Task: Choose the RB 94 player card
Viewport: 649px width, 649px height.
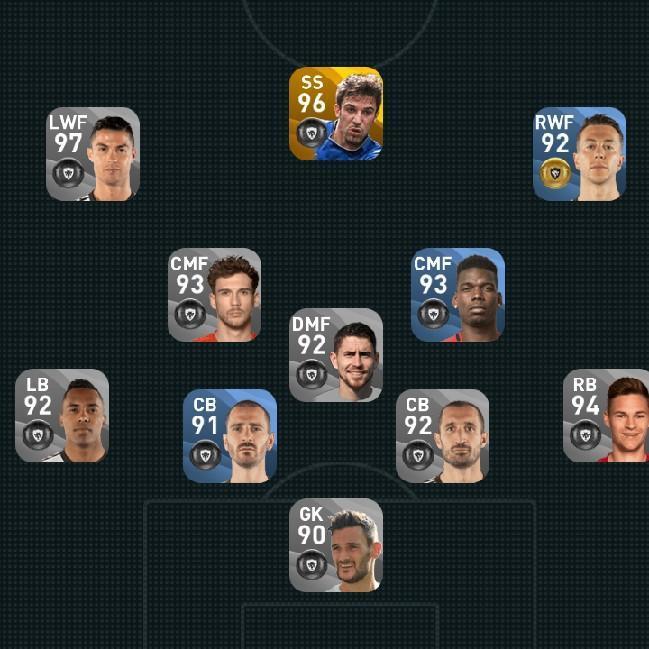Action: (x=606, y=416)
